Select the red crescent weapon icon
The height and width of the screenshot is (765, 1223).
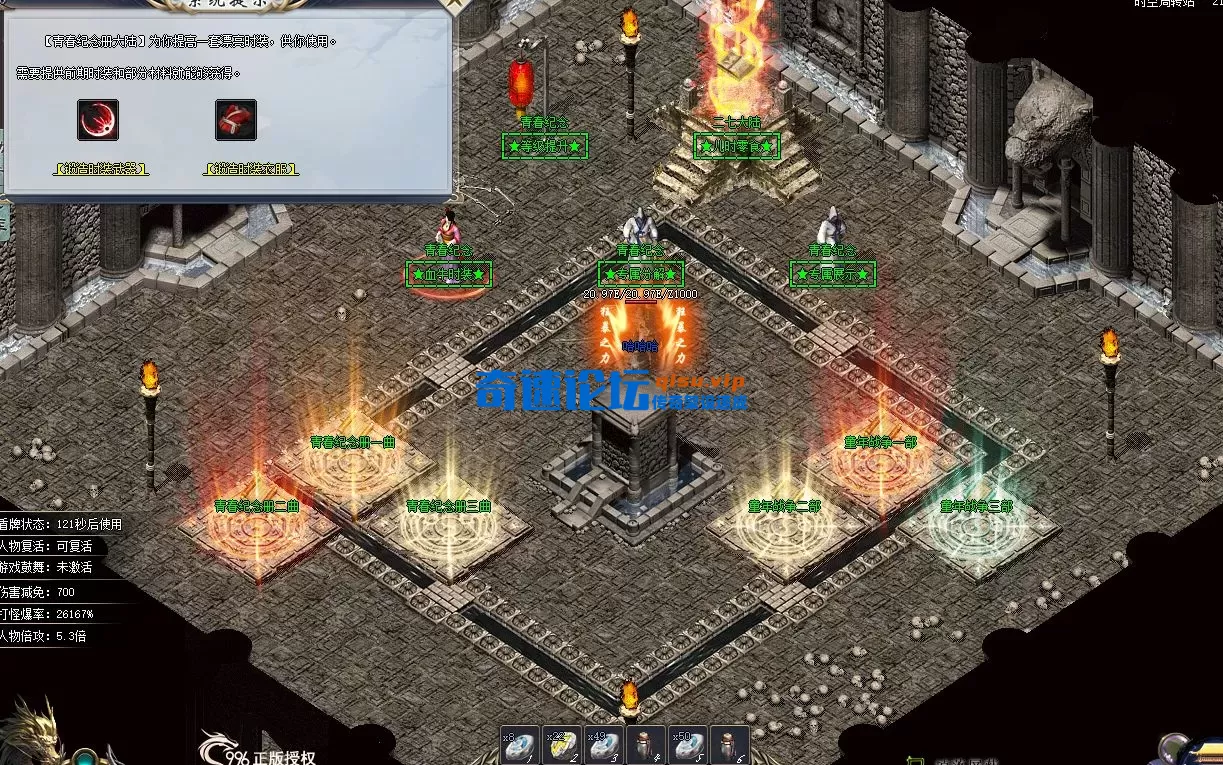98,120
